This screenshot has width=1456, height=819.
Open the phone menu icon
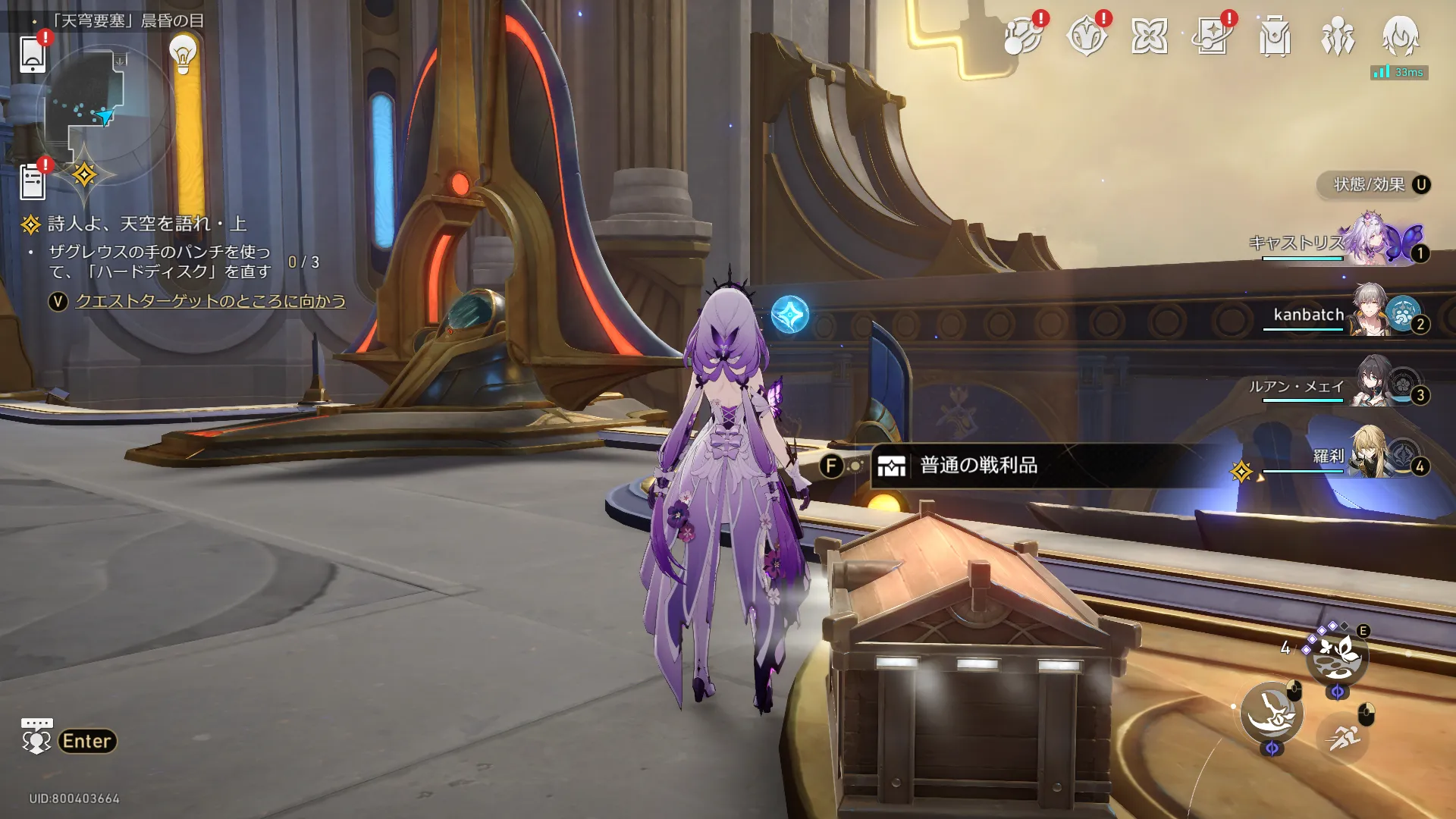33,55
